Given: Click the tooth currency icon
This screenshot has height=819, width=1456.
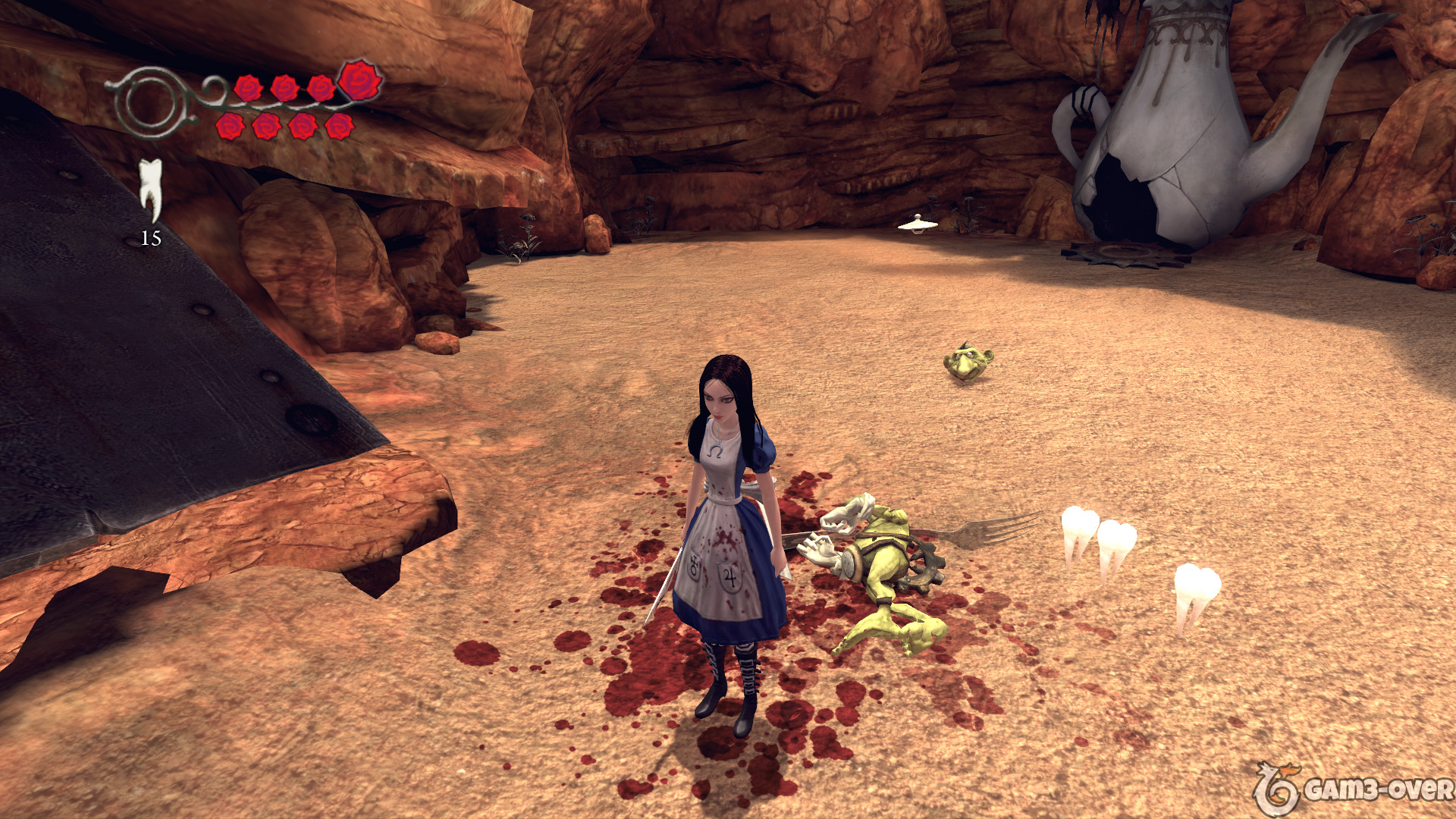Looking at the screenshot, I should (x=151, y=189).
